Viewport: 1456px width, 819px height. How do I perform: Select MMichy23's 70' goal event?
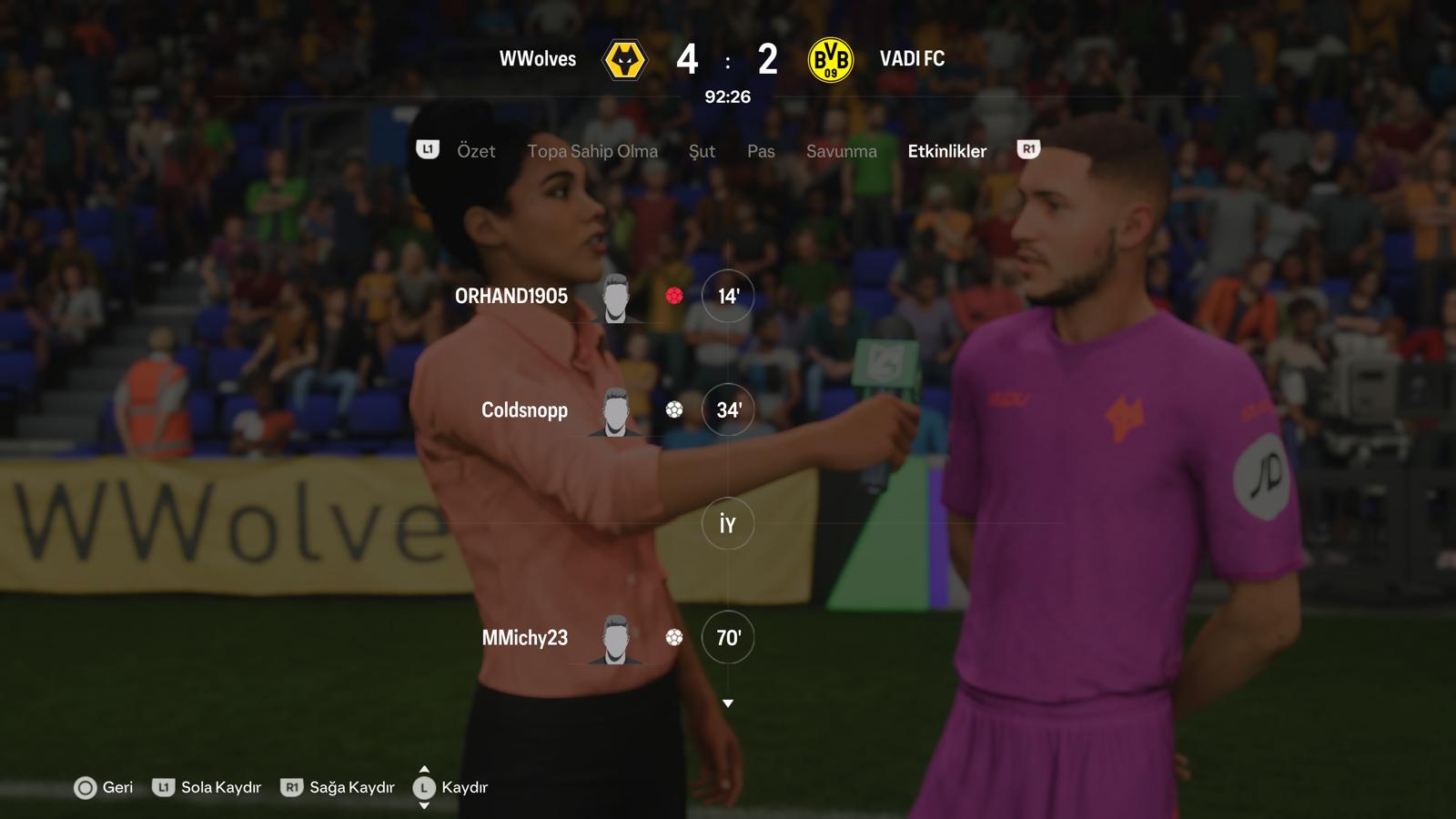click(727, 638)
